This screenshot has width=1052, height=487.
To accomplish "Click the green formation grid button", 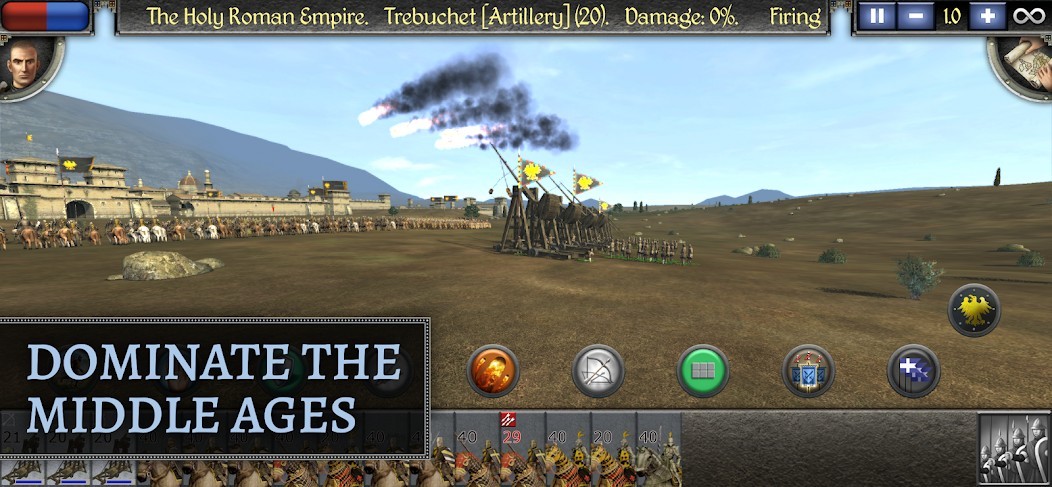I will tap(703, 371).
